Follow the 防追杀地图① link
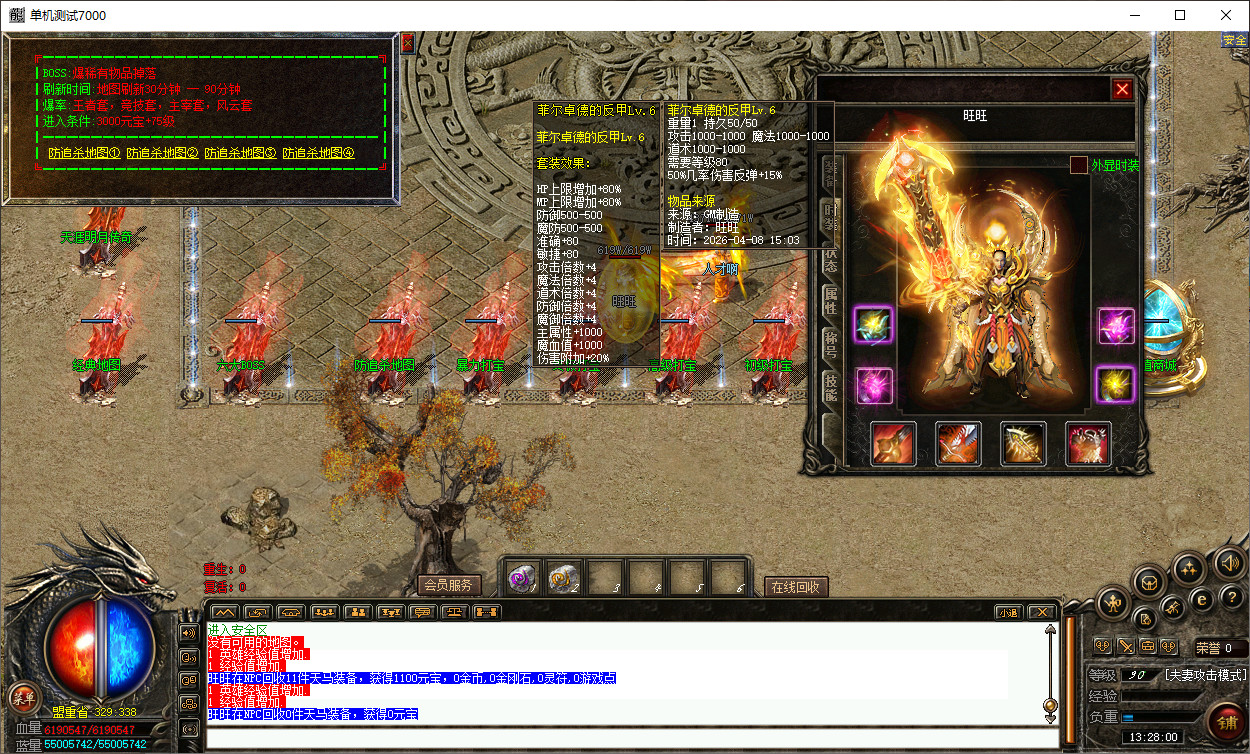 click(x=84, y=154)
